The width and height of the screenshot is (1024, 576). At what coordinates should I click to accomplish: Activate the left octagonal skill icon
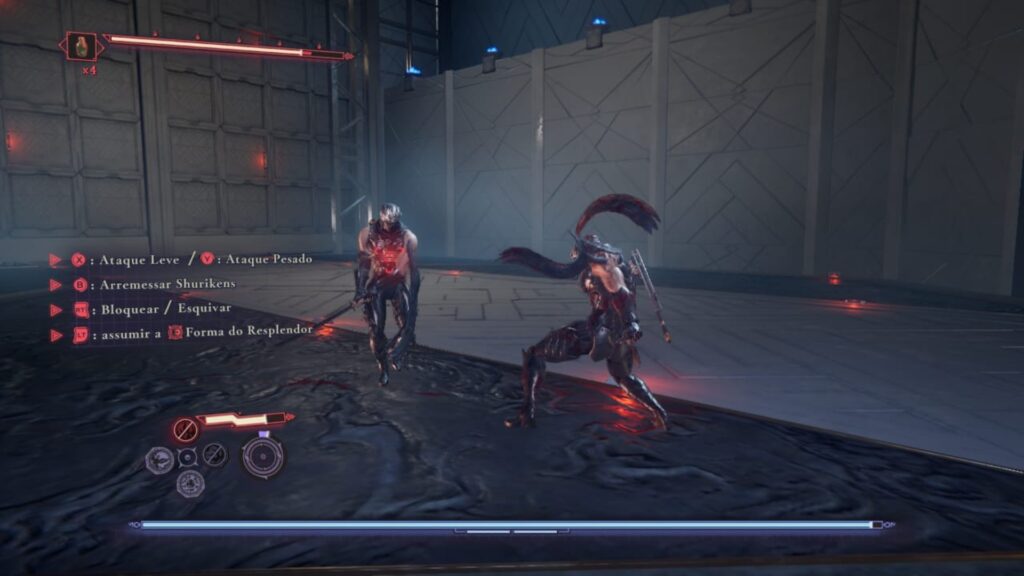point(159,459)
